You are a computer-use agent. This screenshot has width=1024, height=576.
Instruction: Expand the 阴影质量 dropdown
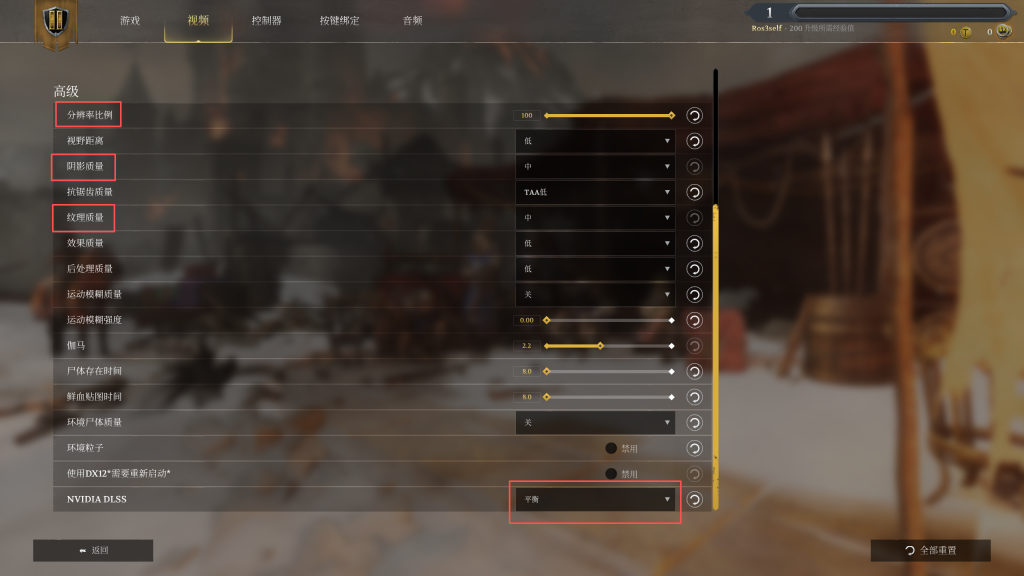click(595, 166)
